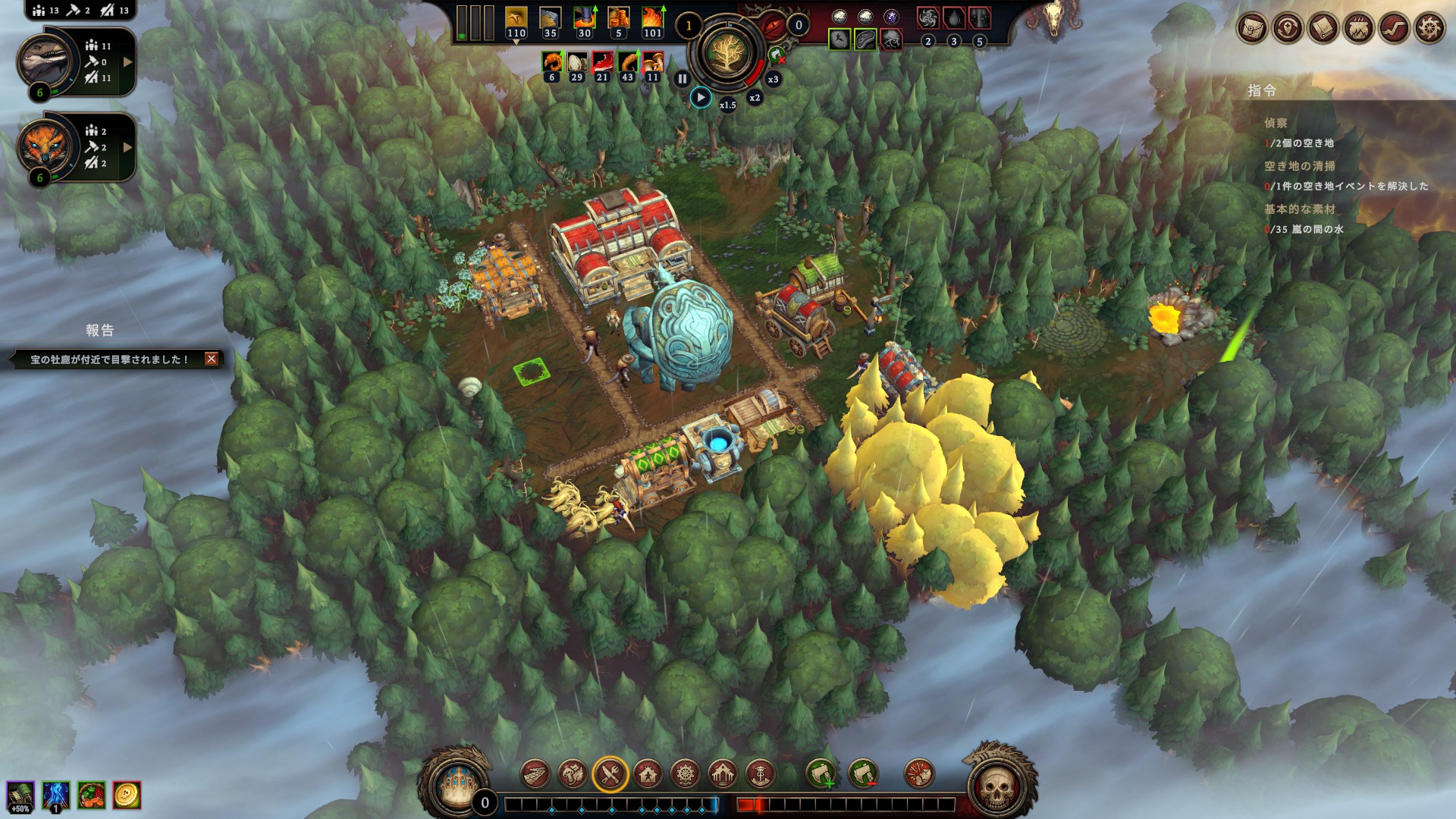Pause the game with the pause button
This screenshot has width=1456, height=819.
point(682,78)
